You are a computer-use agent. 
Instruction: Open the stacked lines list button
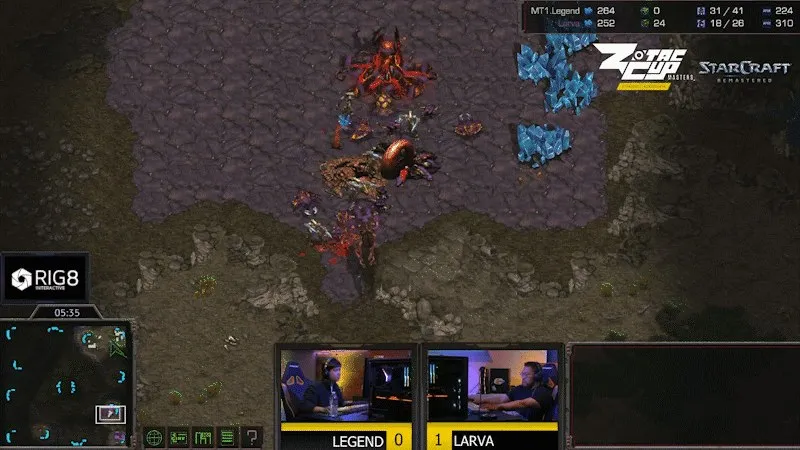(227, 437)
